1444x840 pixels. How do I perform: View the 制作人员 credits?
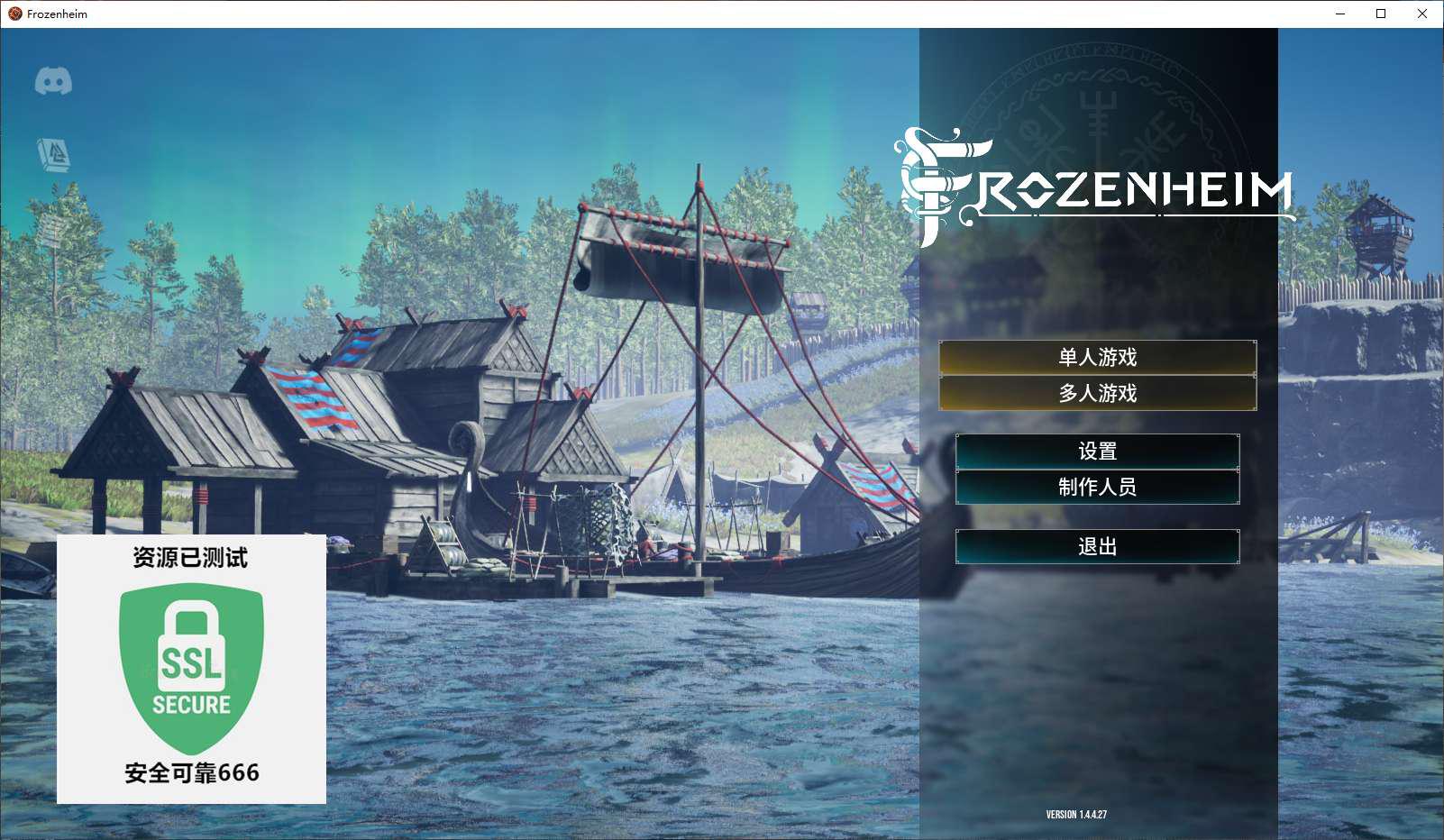(x=1097, y=488)
